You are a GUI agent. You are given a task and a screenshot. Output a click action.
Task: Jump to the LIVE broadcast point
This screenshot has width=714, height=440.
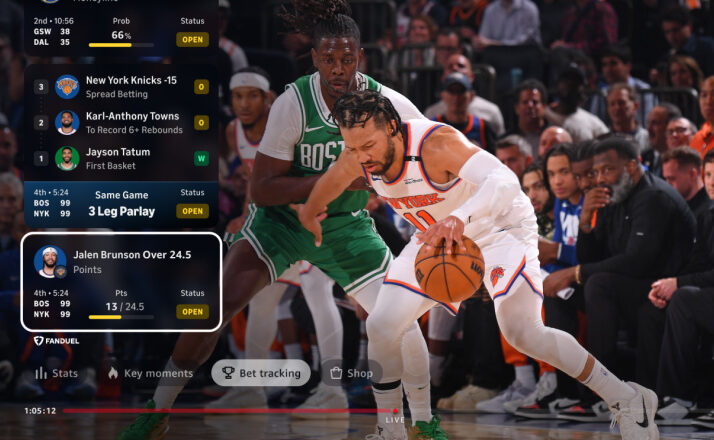pos(396,419)
